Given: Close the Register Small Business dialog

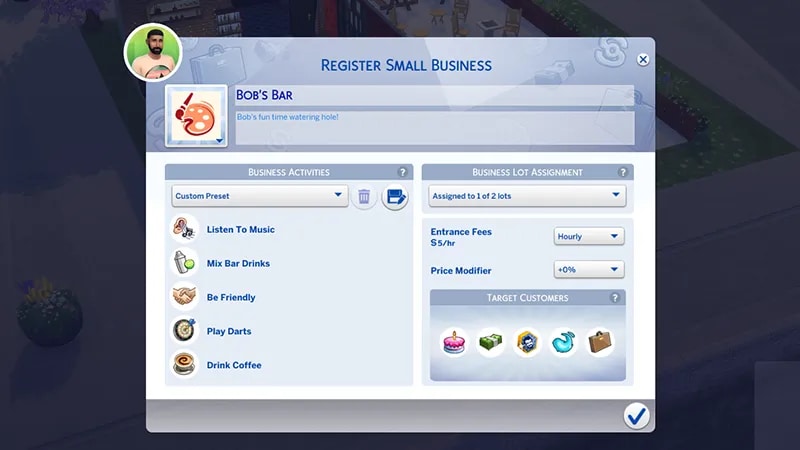Looking at the screenshot, I should pyautogui.click(x=643, y=59).
